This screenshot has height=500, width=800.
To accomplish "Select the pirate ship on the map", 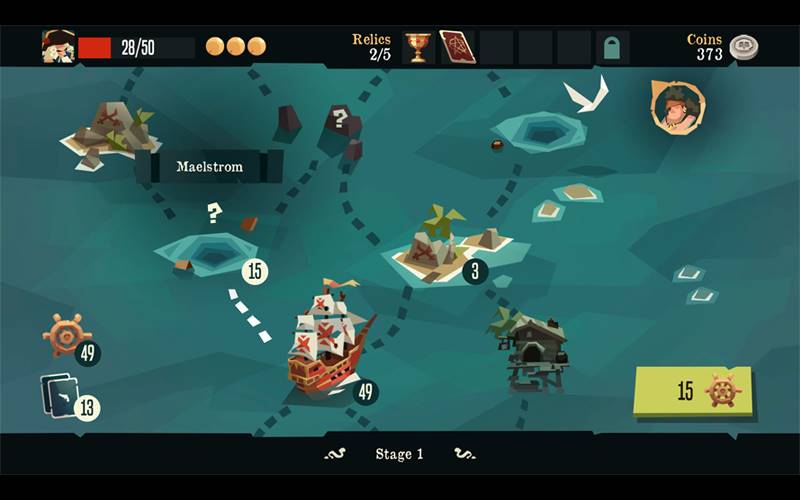I will pos(325,340).
